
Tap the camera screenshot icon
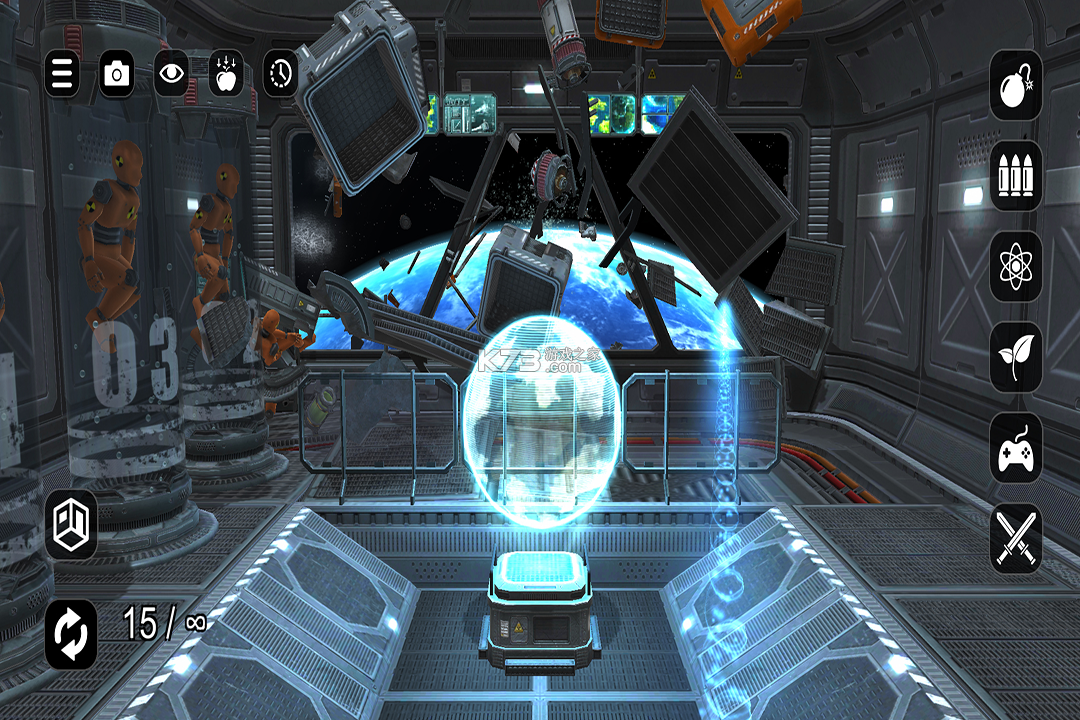coord(117,73)
